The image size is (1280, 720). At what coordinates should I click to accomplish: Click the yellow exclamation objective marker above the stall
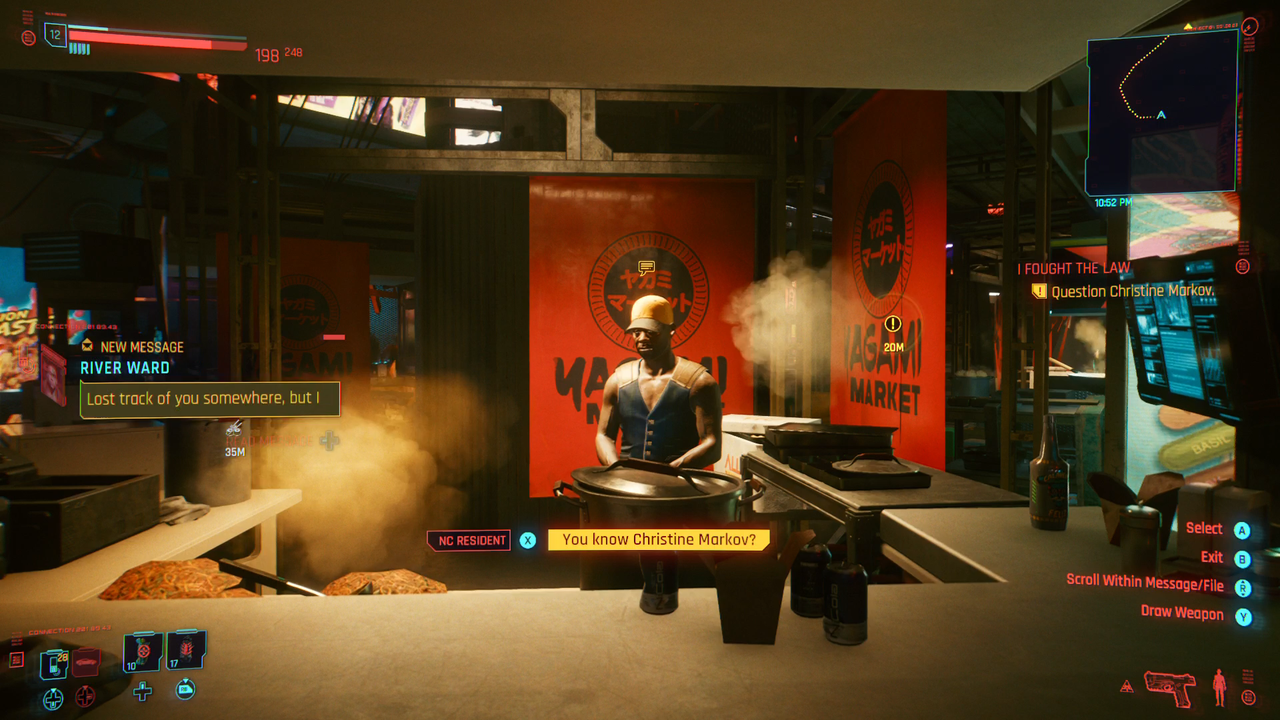(891, 324)
